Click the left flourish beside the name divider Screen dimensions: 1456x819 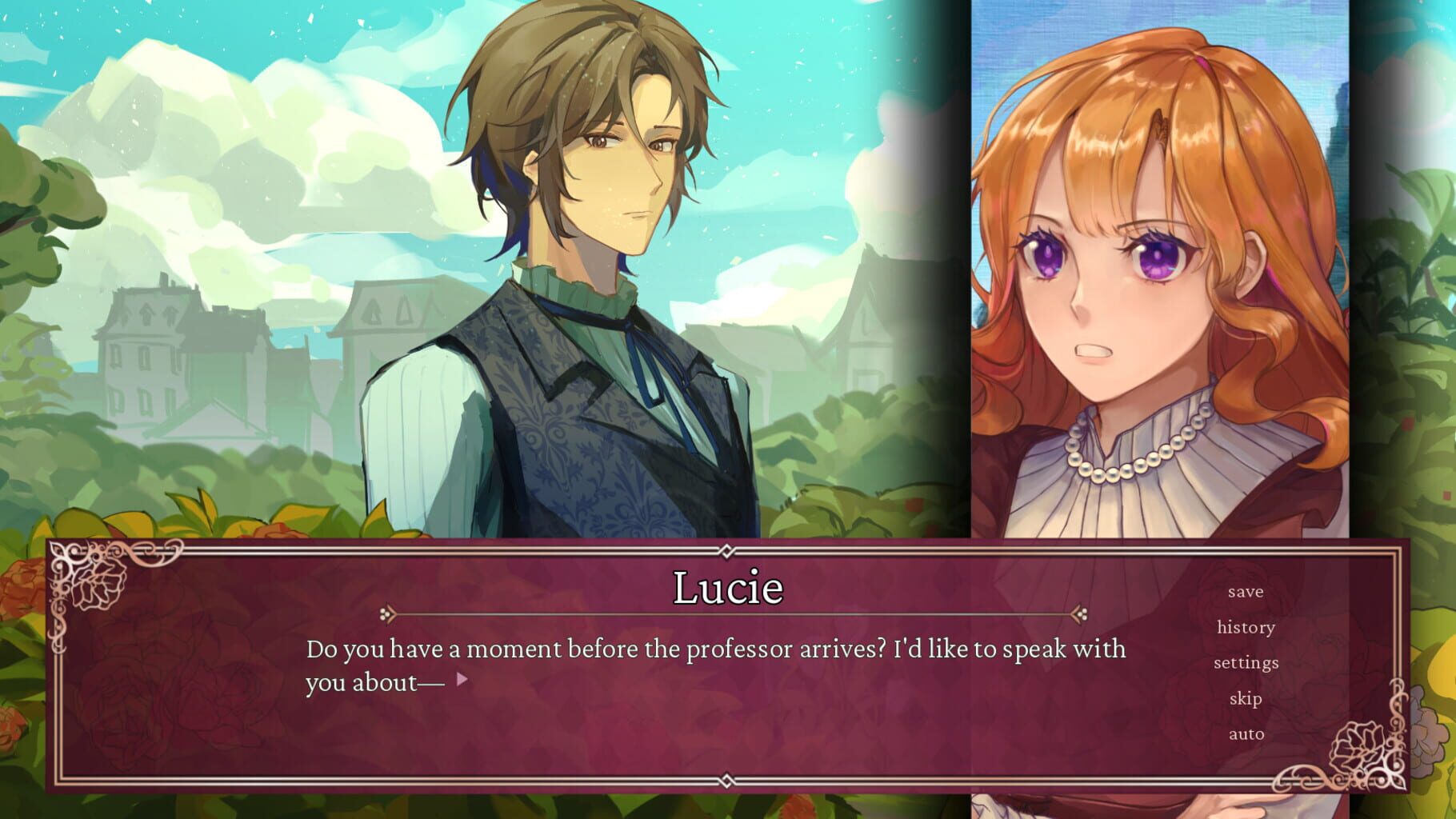[x=389, y=613]
